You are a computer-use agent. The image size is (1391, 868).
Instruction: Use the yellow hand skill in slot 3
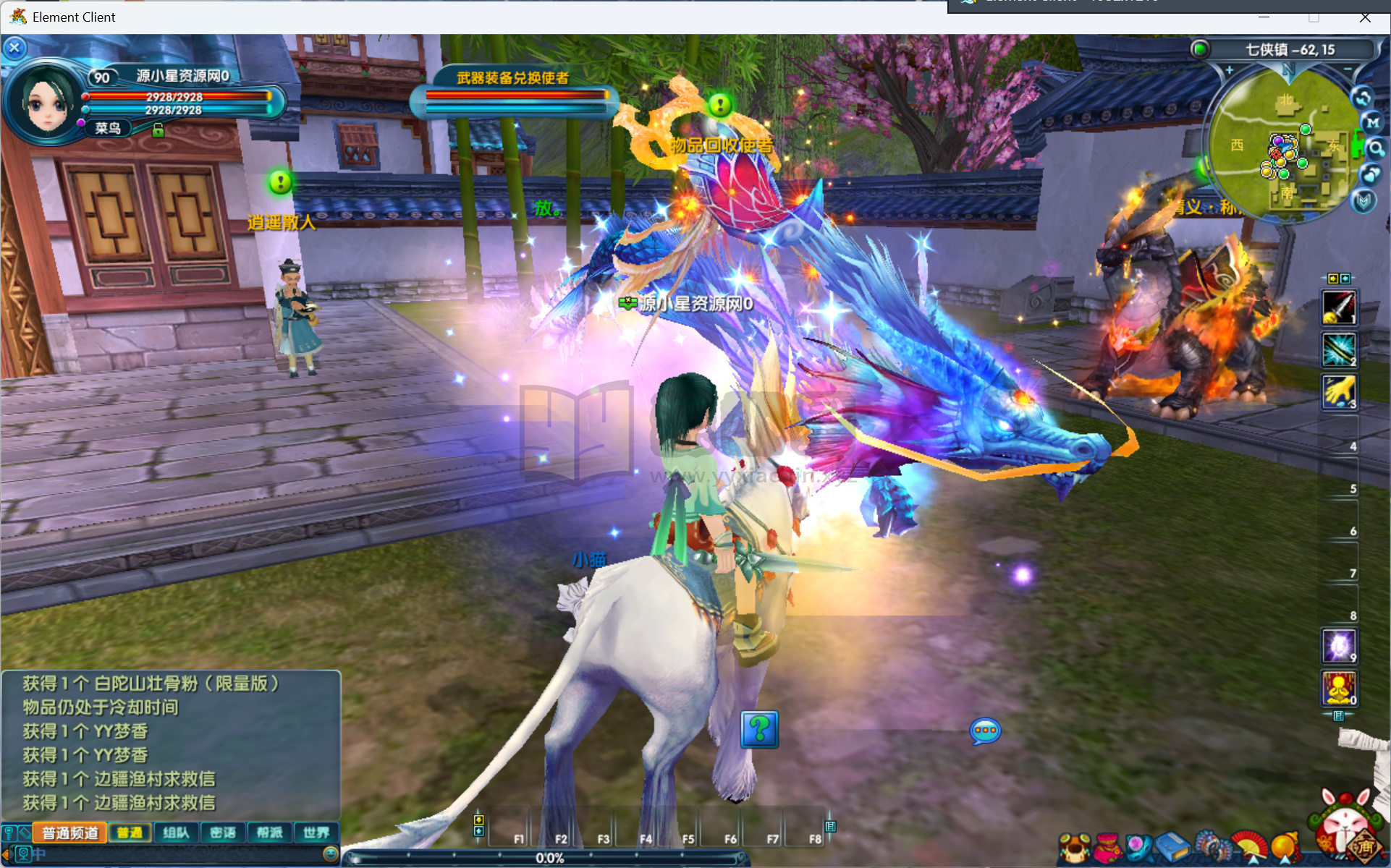click(x=1338, y=392)
